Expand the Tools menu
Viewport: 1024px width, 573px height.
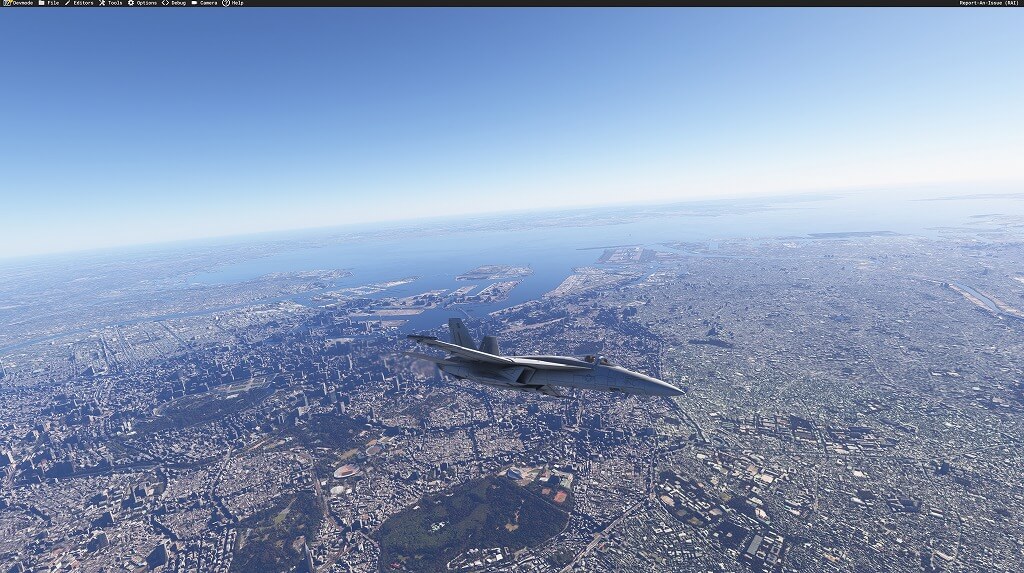(x=110, y=3)
